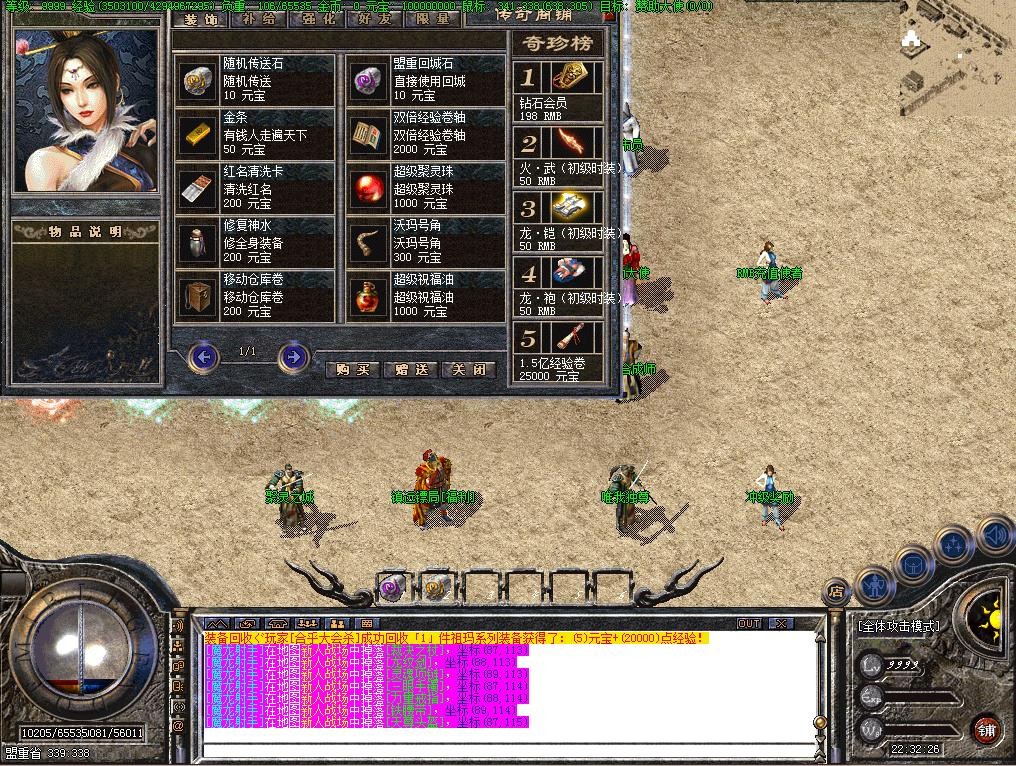Click the 购买 buy button
The width and height of the screenshot is (1016, 766).
[x=353, y=369]
